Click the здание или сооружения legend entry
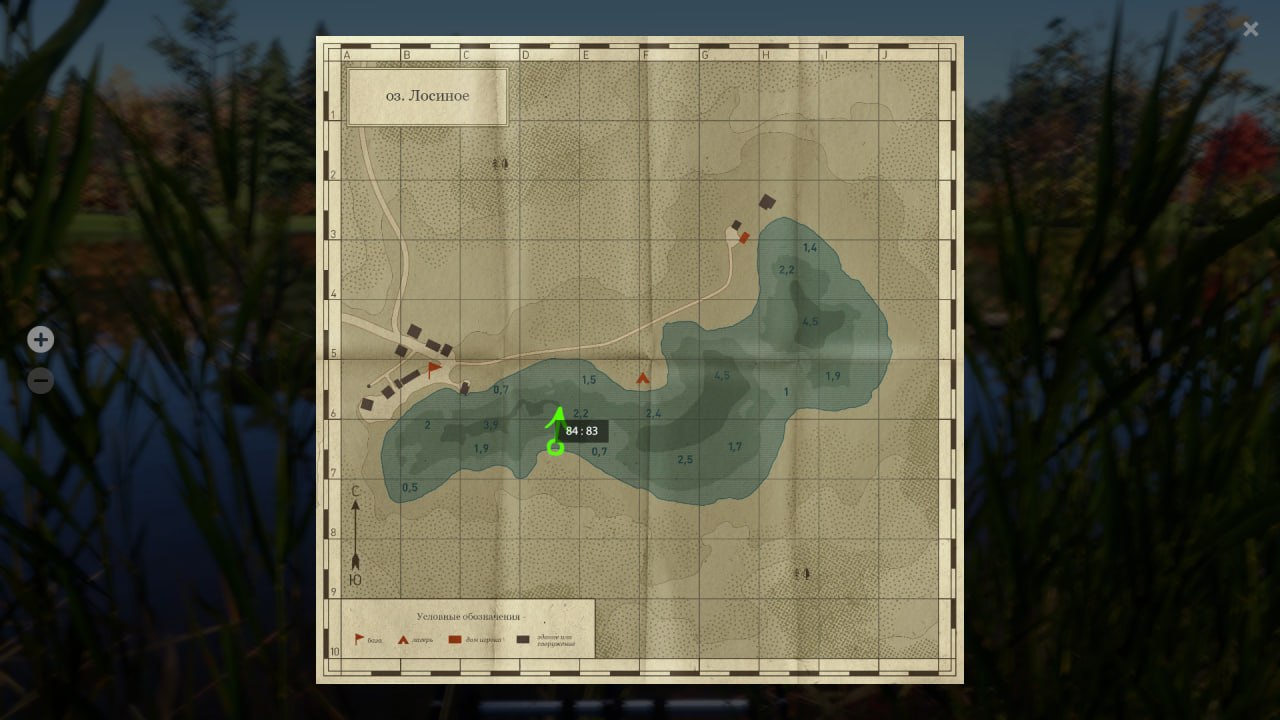Image resolution: width=1280 pixels, height=720 pixels. 522,639
